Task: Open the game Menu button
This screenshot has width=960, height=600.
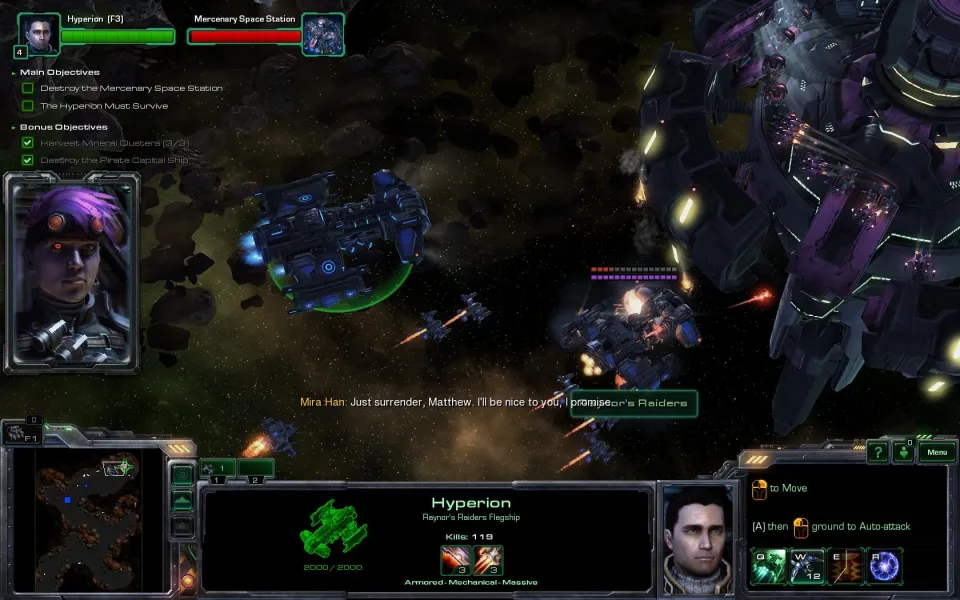Action: [936, 452]
